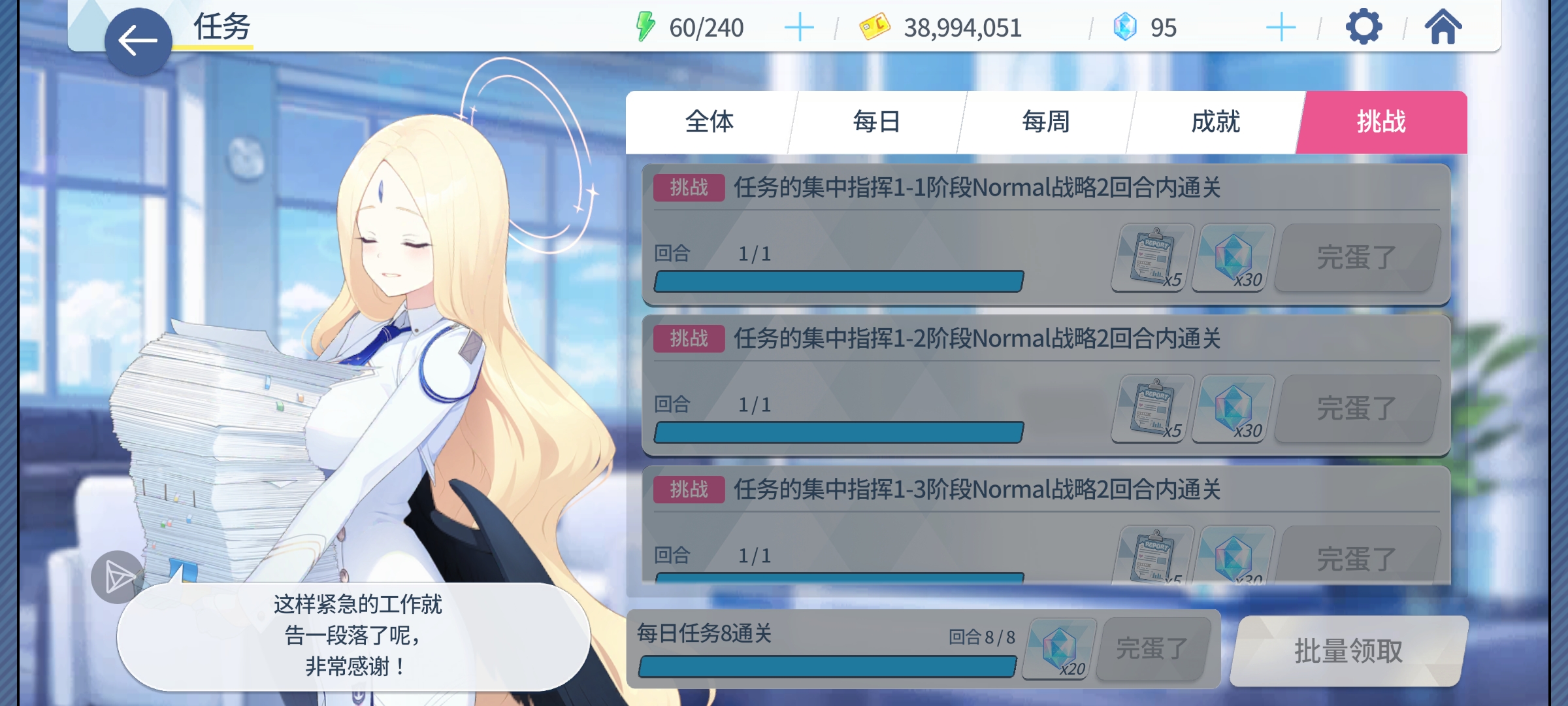Tap the gold credits currency icon
The width and height of the screenshot is (1568, 706).
[875, 27]
